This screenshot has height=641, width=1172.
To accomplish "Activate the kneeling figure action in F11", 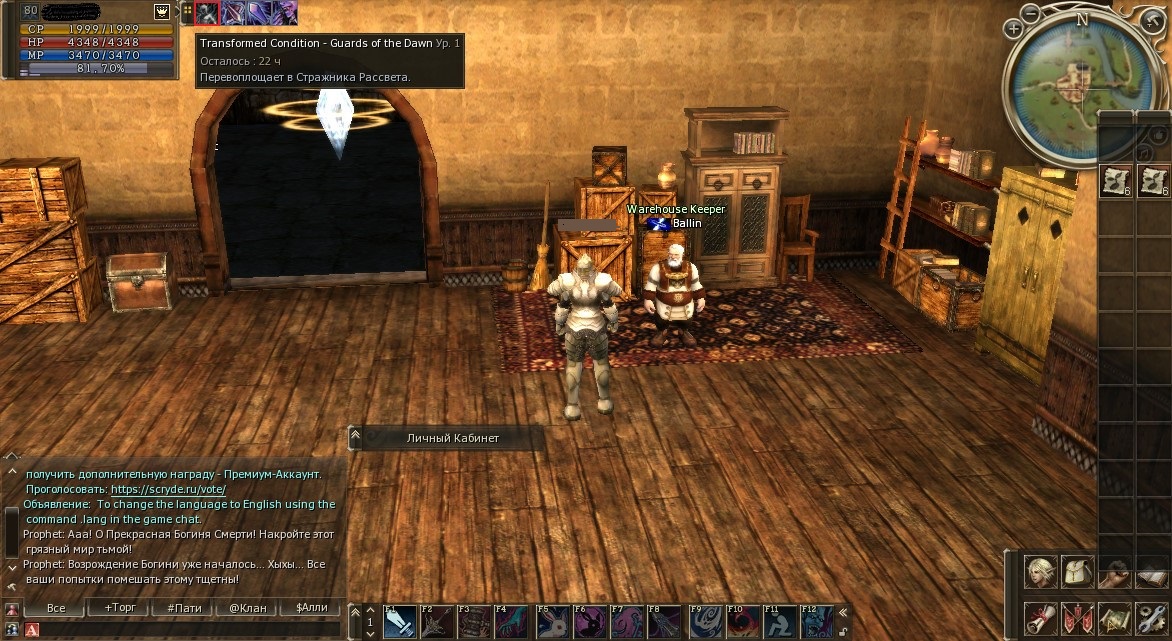I will pos(780,622).
